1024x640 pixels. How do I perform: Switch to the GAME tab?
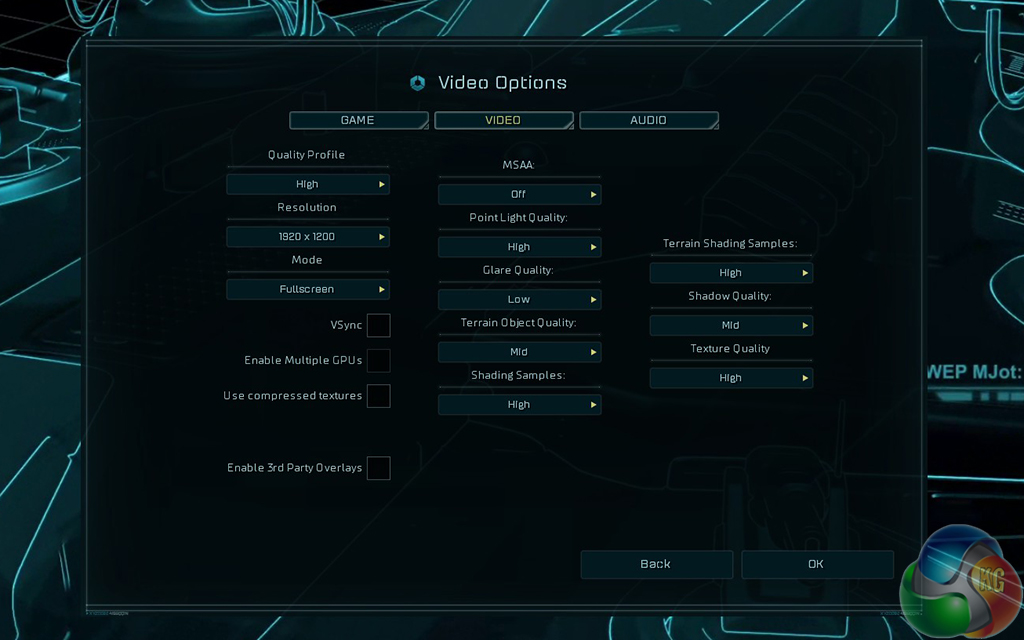point(358,120)
